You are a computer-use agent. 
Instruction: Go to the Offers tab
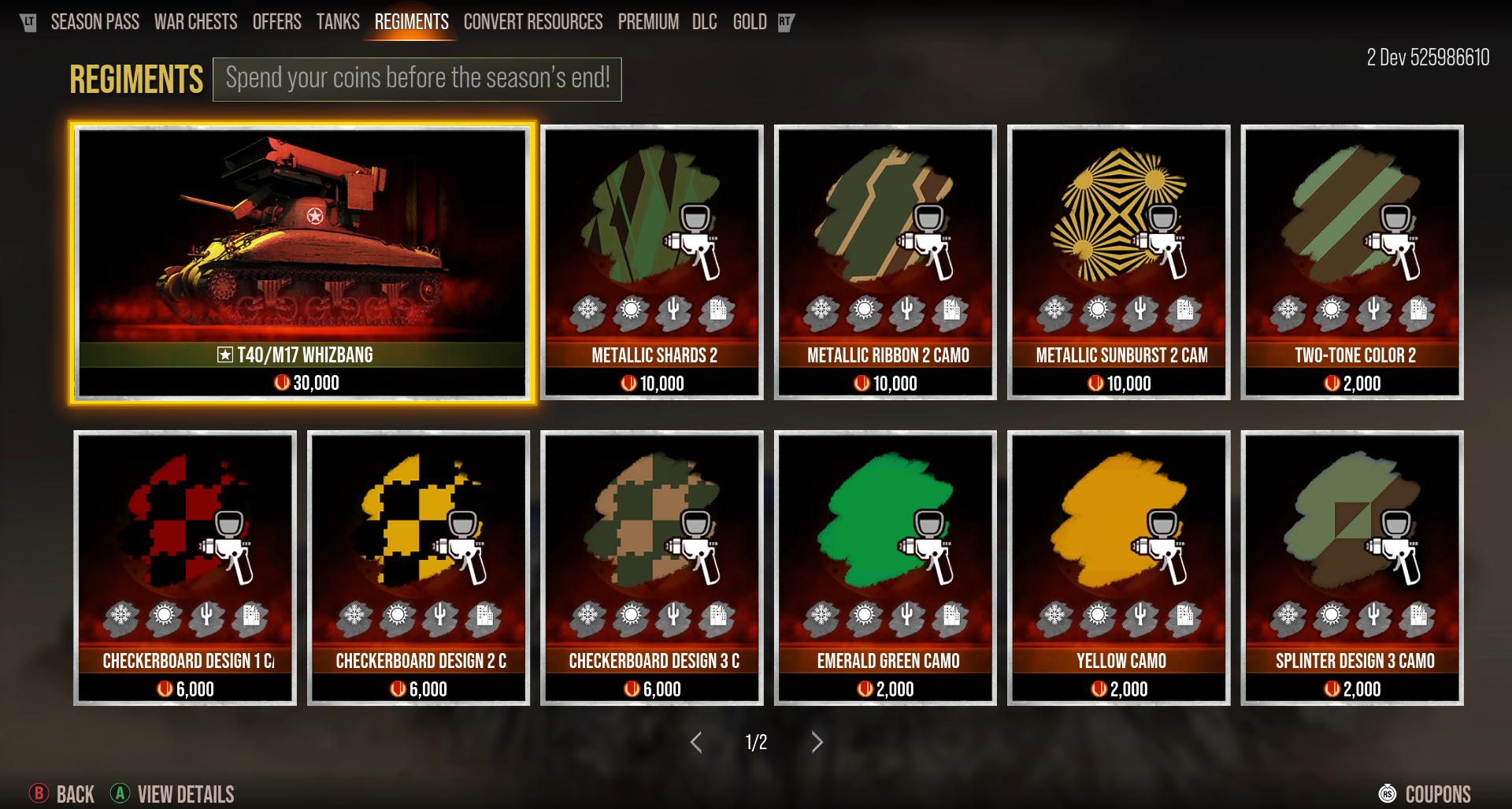click(276, 22)
